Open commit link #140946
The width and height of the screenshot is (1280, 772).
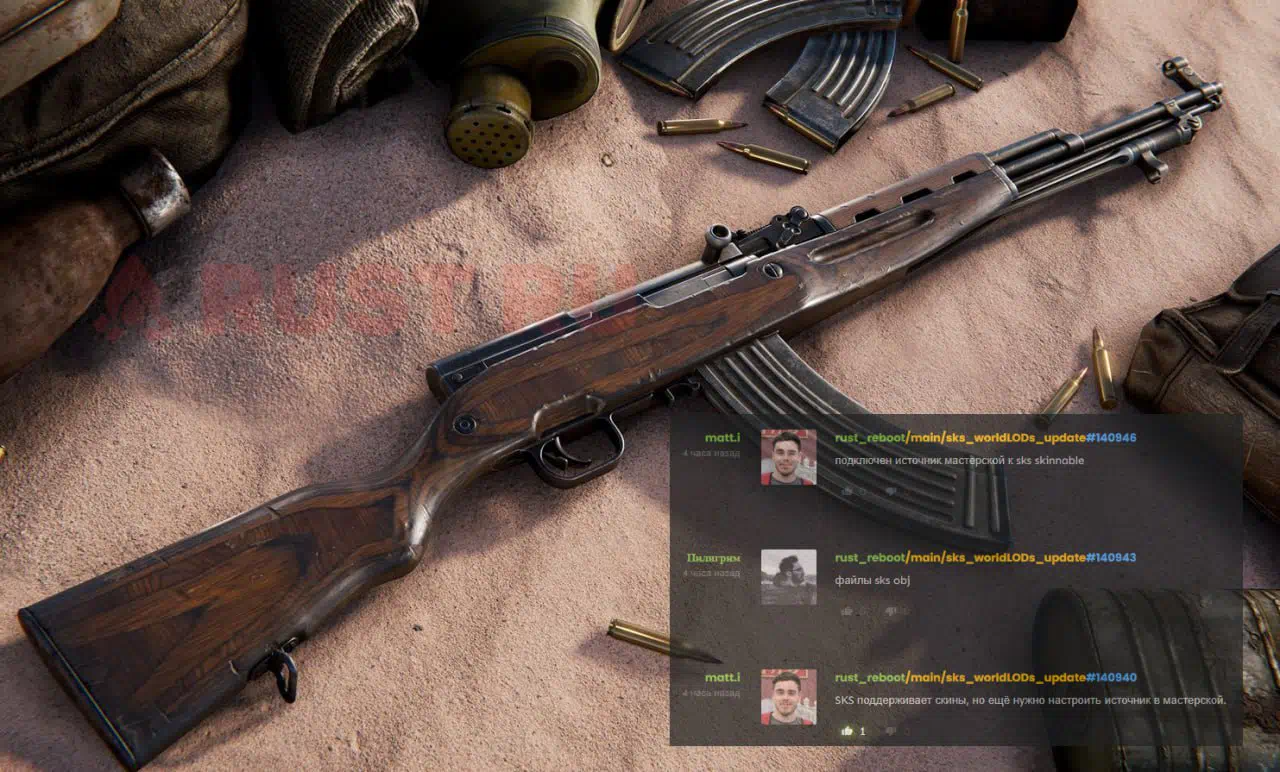(1111, 438)
